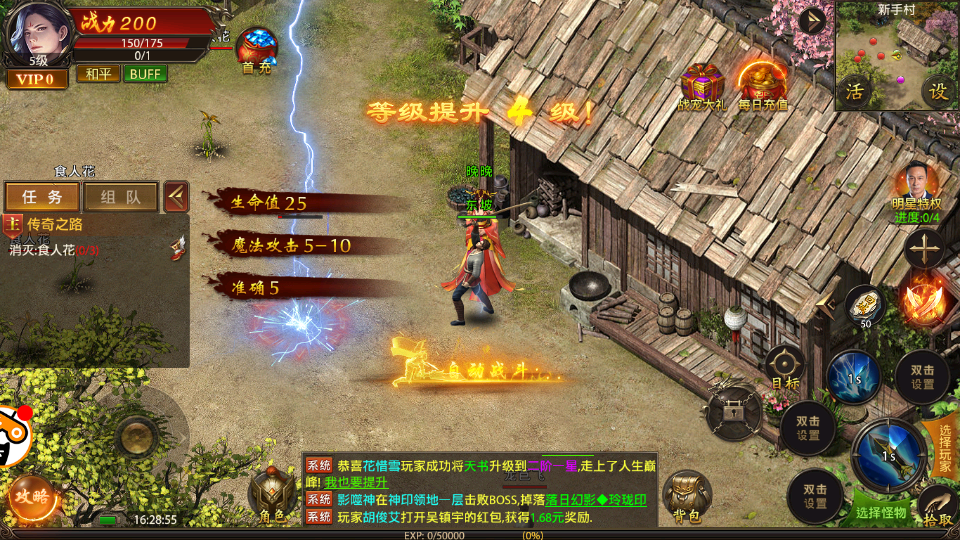The width and height of the screenshot is (960, 540).
Task: Open the 首充 first recharge gem bag
Action: pyautogui.click(x=257, y=50)
